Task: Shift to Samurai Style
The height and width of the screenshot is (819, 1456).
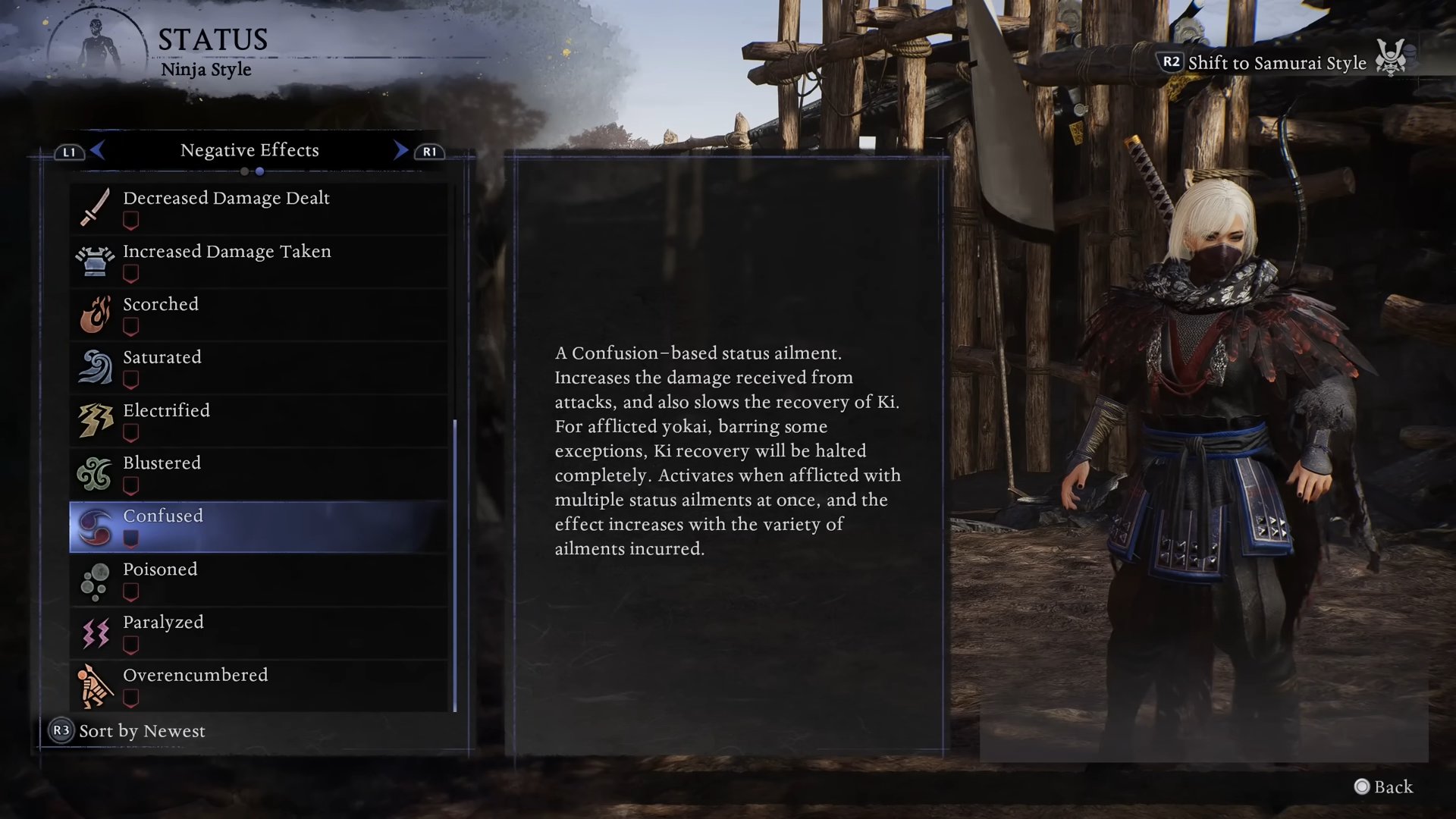Action: (1276, 63)
